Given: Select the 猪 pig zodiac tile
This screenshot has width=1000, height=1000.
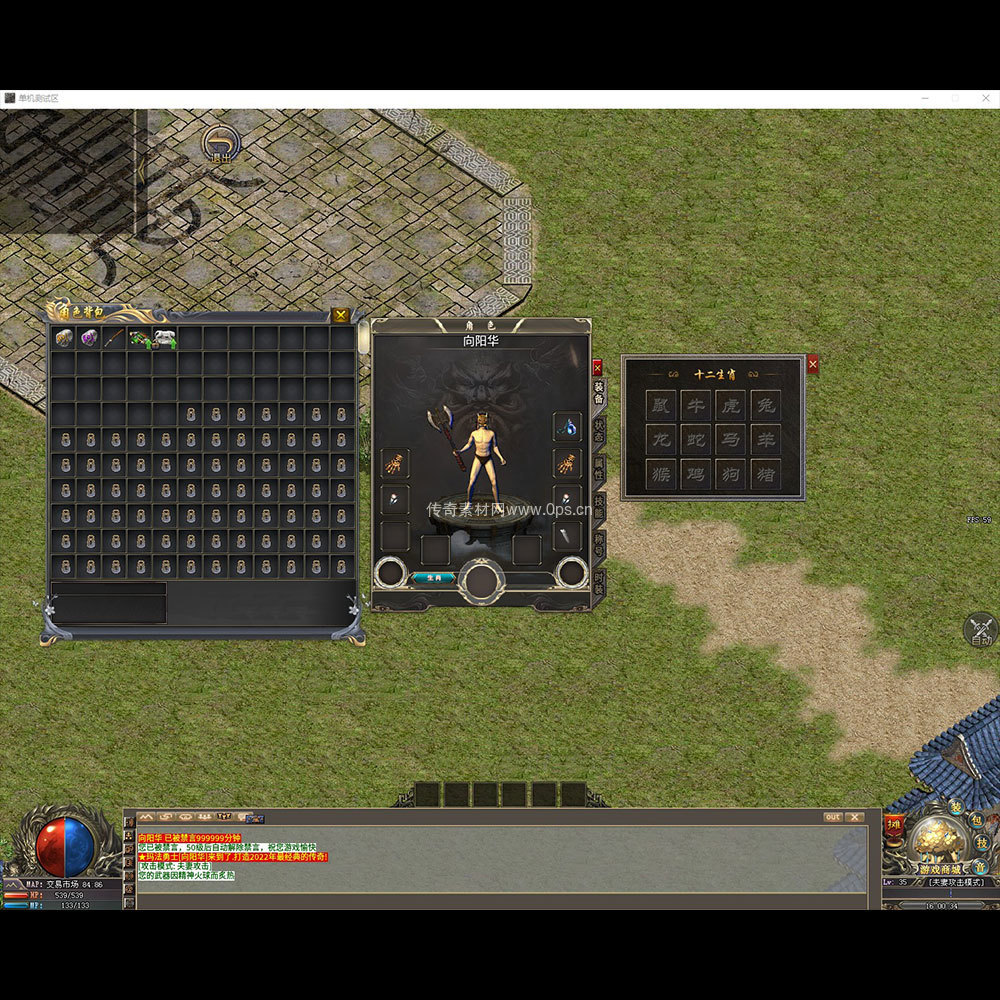Looking at the screenshot, I should click(x=765, y=474).
